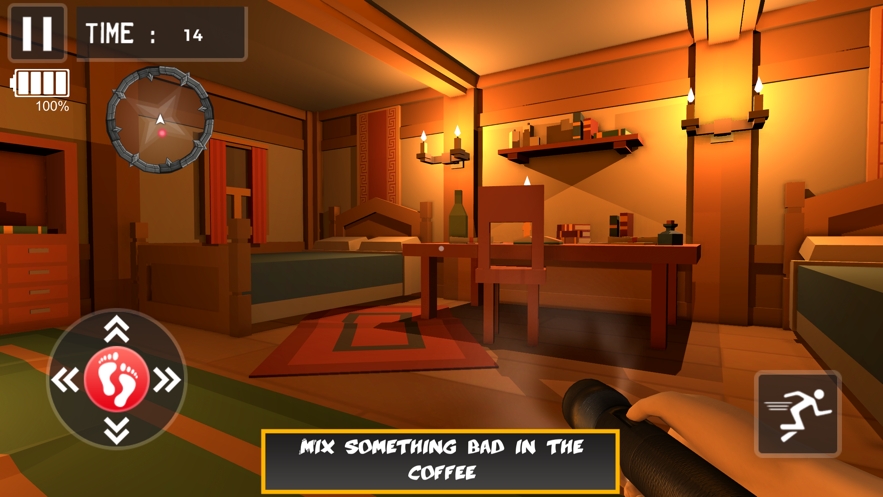The image size is (883, 497).
Task: Strafe right using the right chevron arrow
Action: (168, 380)
